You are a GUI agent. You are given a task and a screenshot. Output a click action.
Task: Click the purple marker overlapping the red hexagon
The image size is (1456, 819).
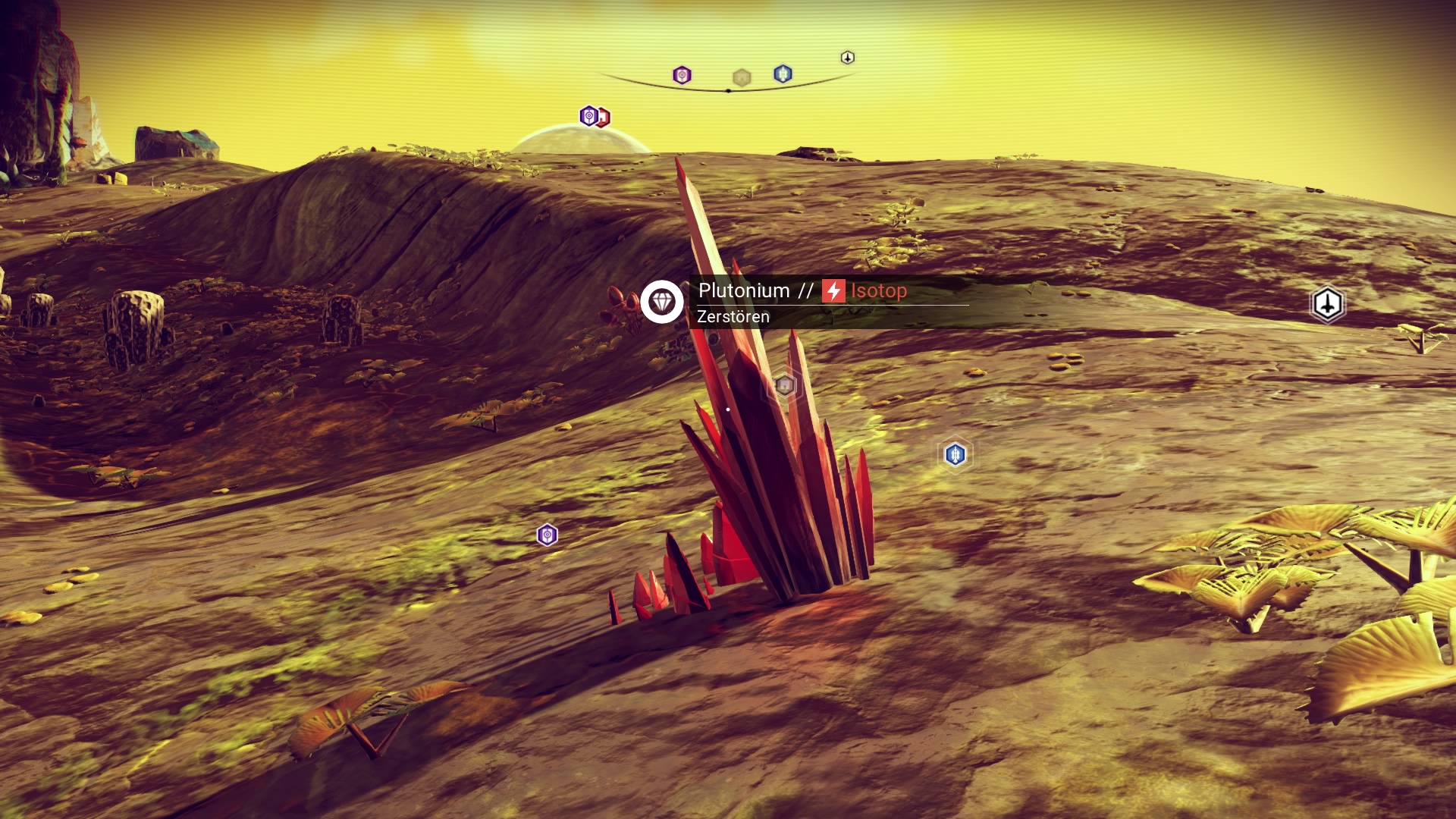[588, 116]
